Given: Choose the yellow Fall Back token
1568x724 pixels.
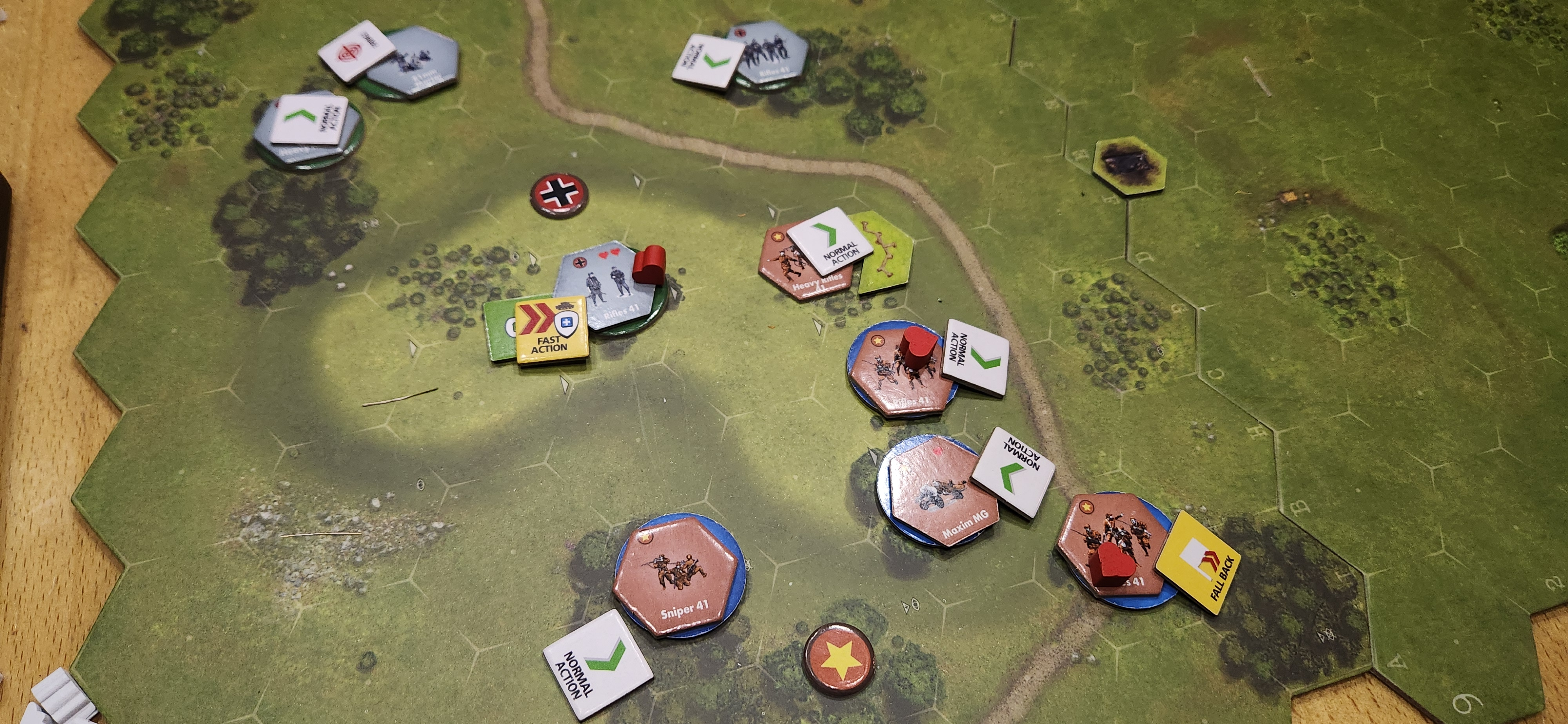Looking at the screenshot, I should [1197, 562].
